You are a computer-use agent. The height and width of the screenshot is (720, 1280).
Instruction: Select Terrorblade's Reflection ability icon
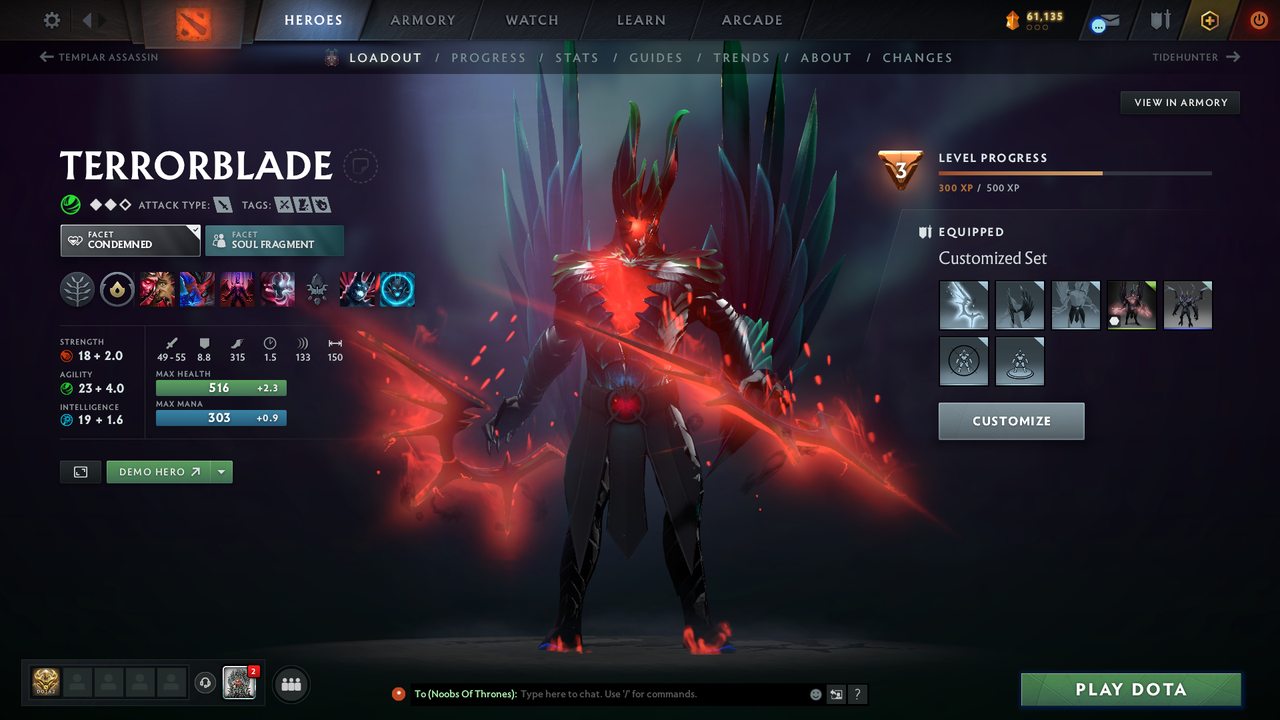coord(158,289)
